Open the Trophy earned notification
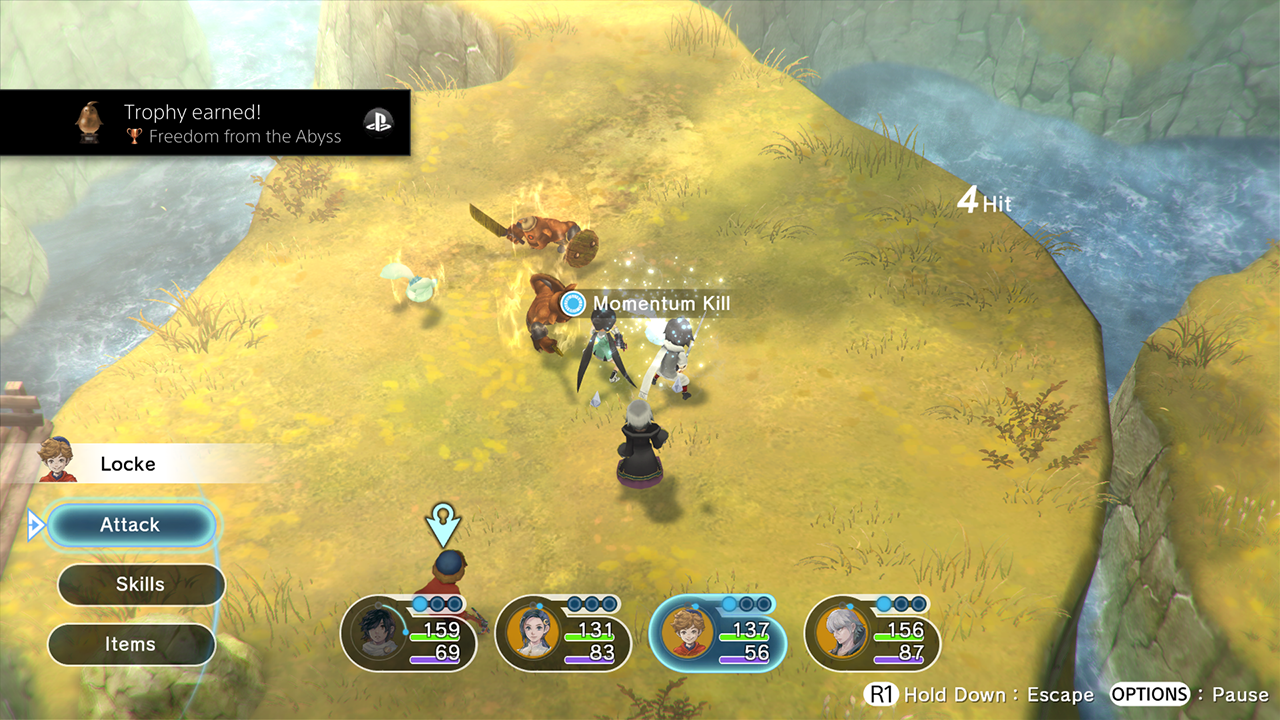Image resolution: width=1280 pixels, height=720 pixels. pyautogui.click(x=205, y=123)
